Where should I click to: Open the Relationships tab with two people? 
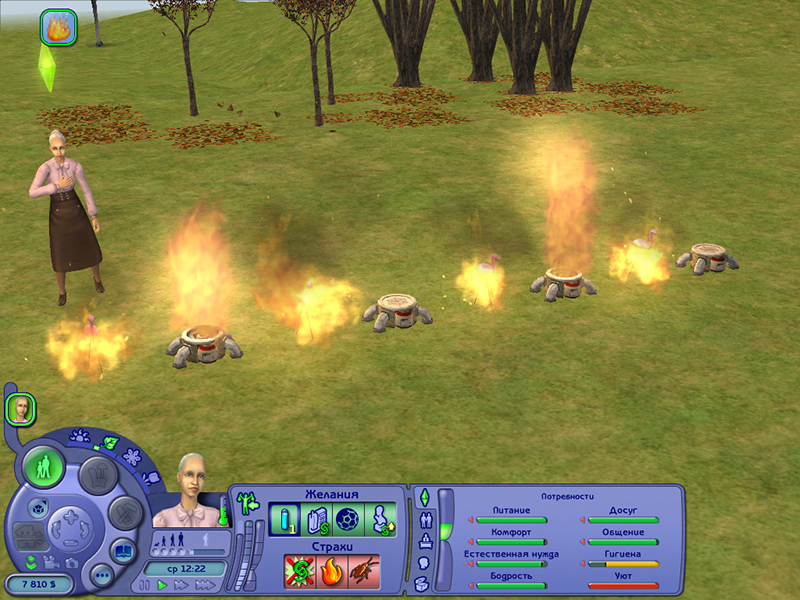(425, 519)
